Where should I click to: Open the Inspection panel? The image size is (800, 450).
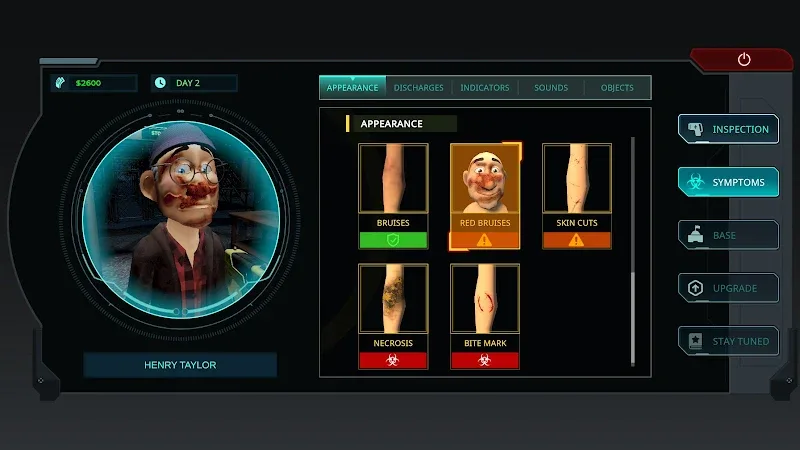coord(728,129)
